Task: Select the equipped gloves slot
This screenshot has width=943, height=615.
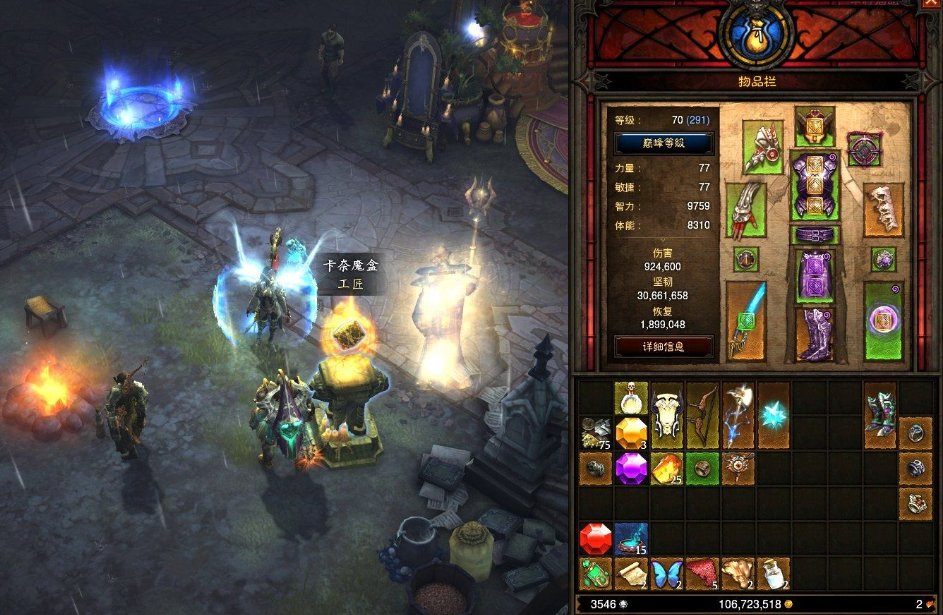Action: tap(745, 209)
